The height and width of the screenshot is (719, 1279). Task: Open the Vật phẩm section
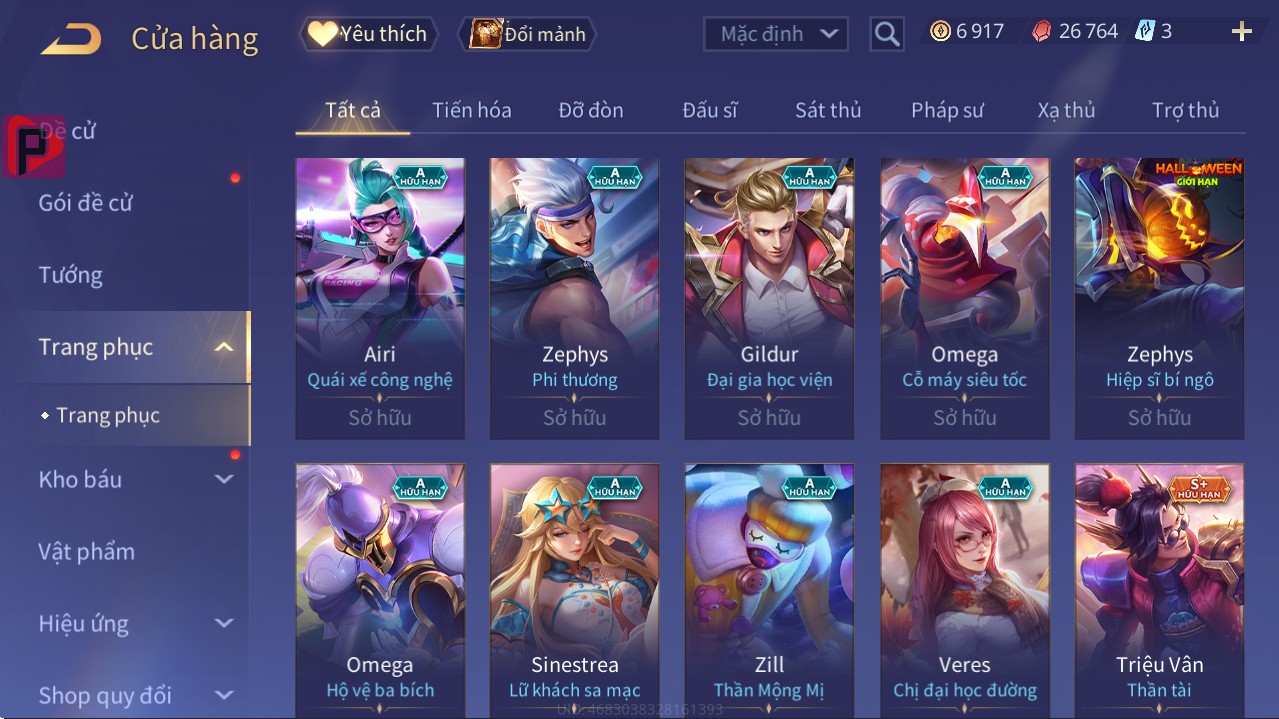click(86, 551)
